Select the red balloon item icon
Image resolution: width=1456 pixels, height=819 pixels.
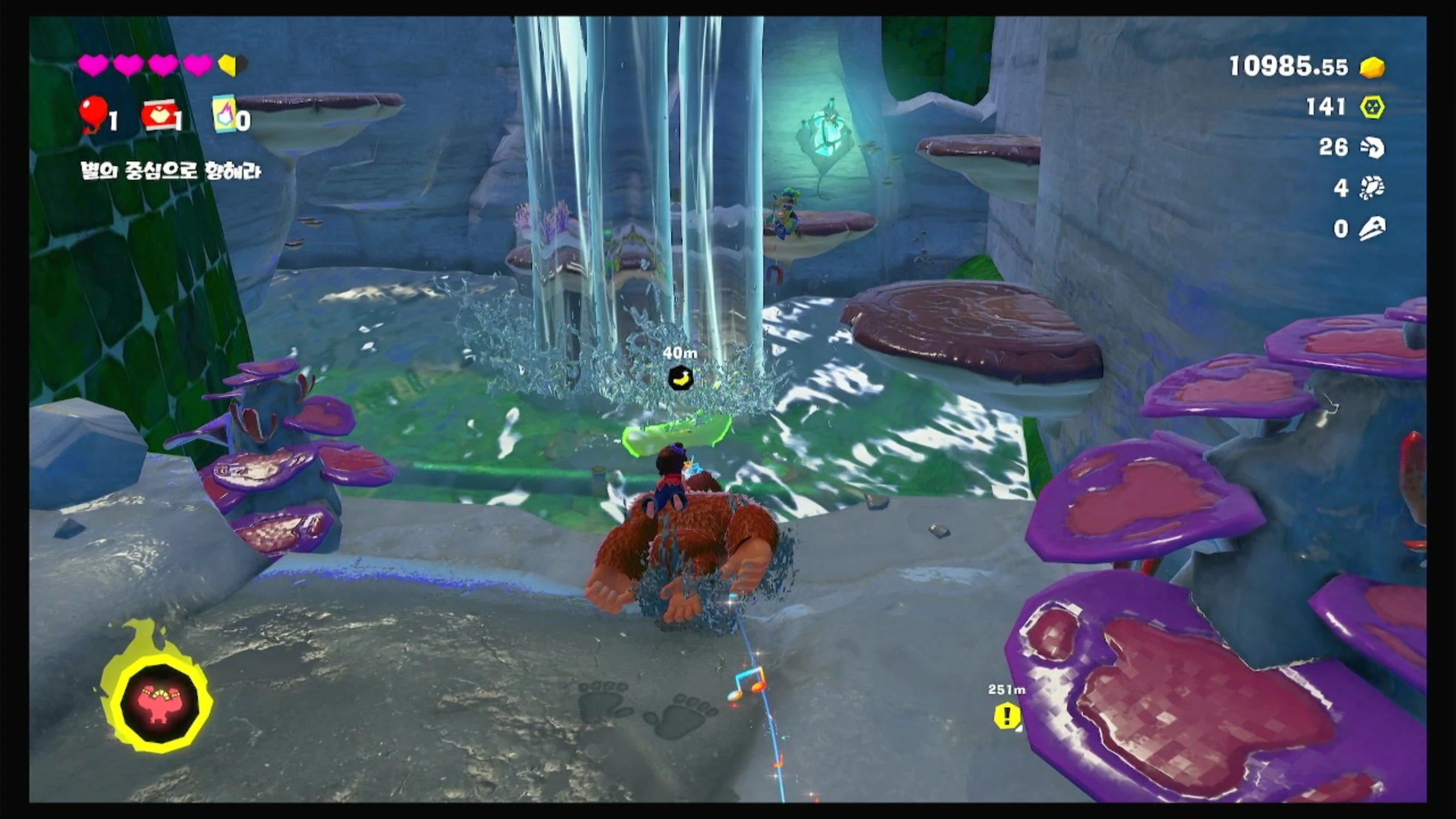click(x=93, y=115)
